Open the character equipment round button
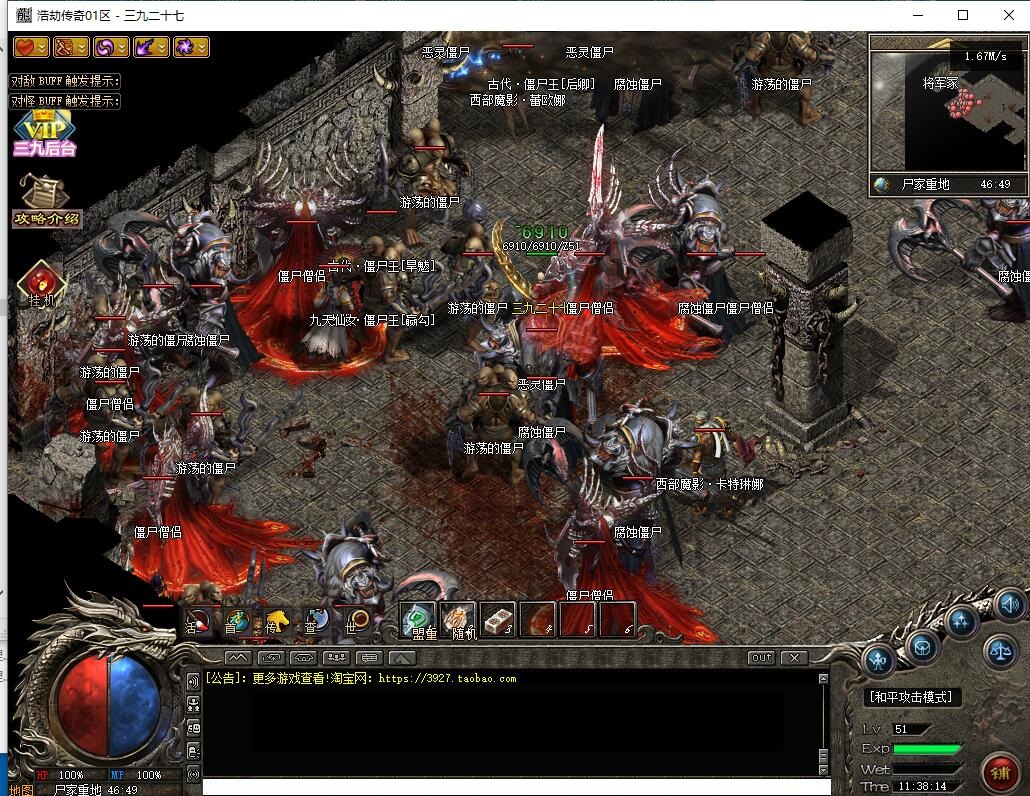 880,660
